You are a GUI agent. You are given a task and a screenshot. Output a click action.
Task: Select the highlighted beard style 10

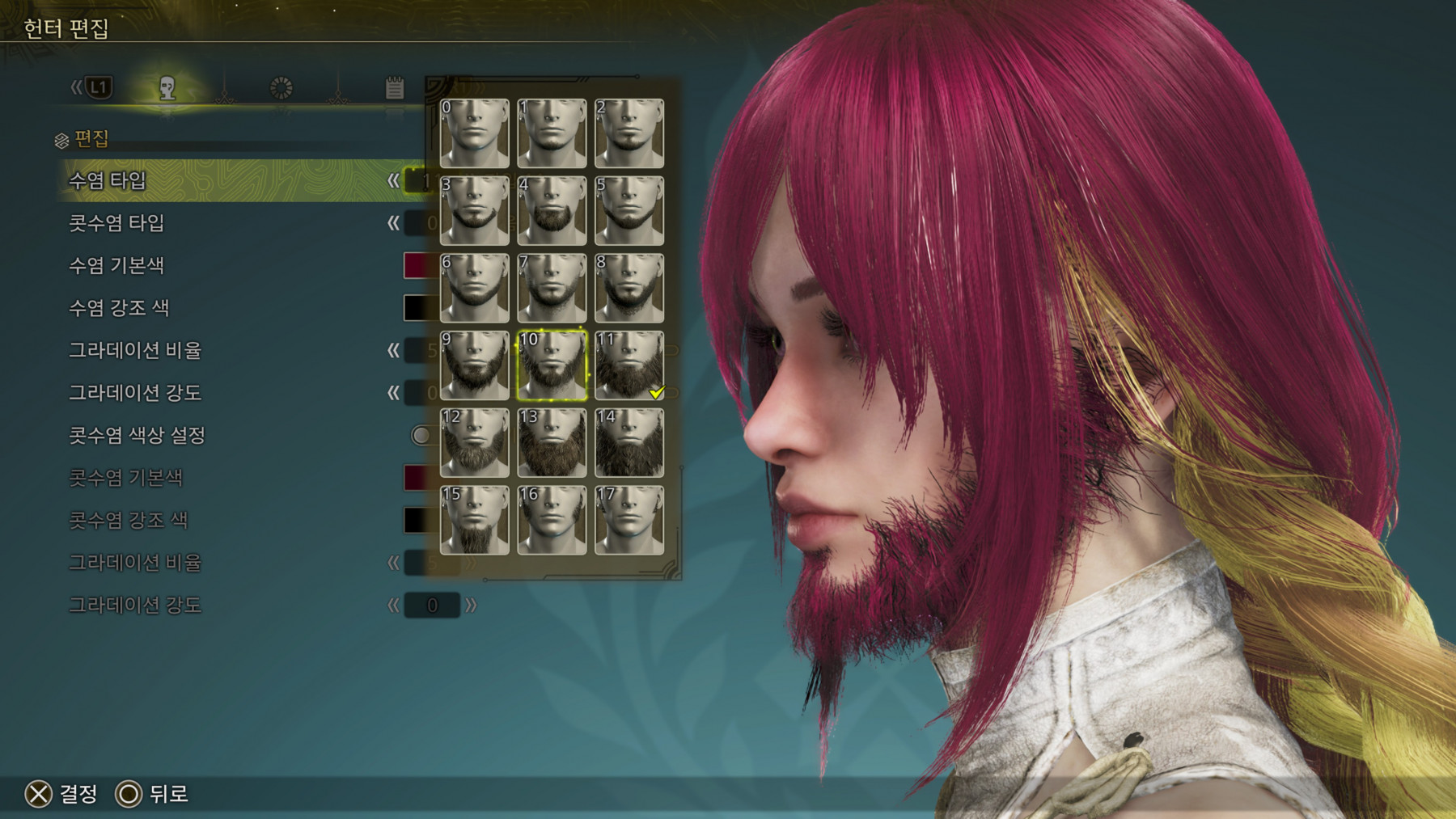(552, 365)
